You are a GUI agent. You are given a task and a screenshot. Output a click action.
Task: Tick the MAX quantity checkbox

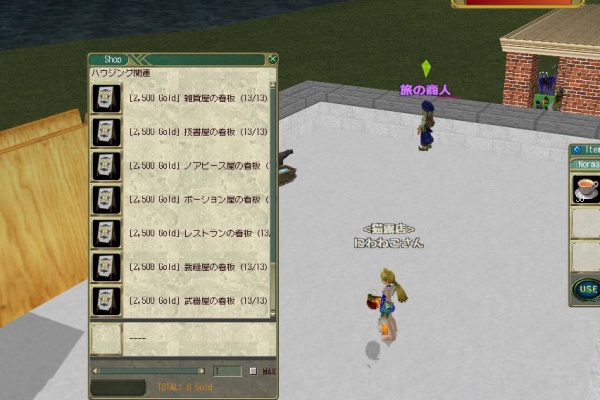click(253, 371)
